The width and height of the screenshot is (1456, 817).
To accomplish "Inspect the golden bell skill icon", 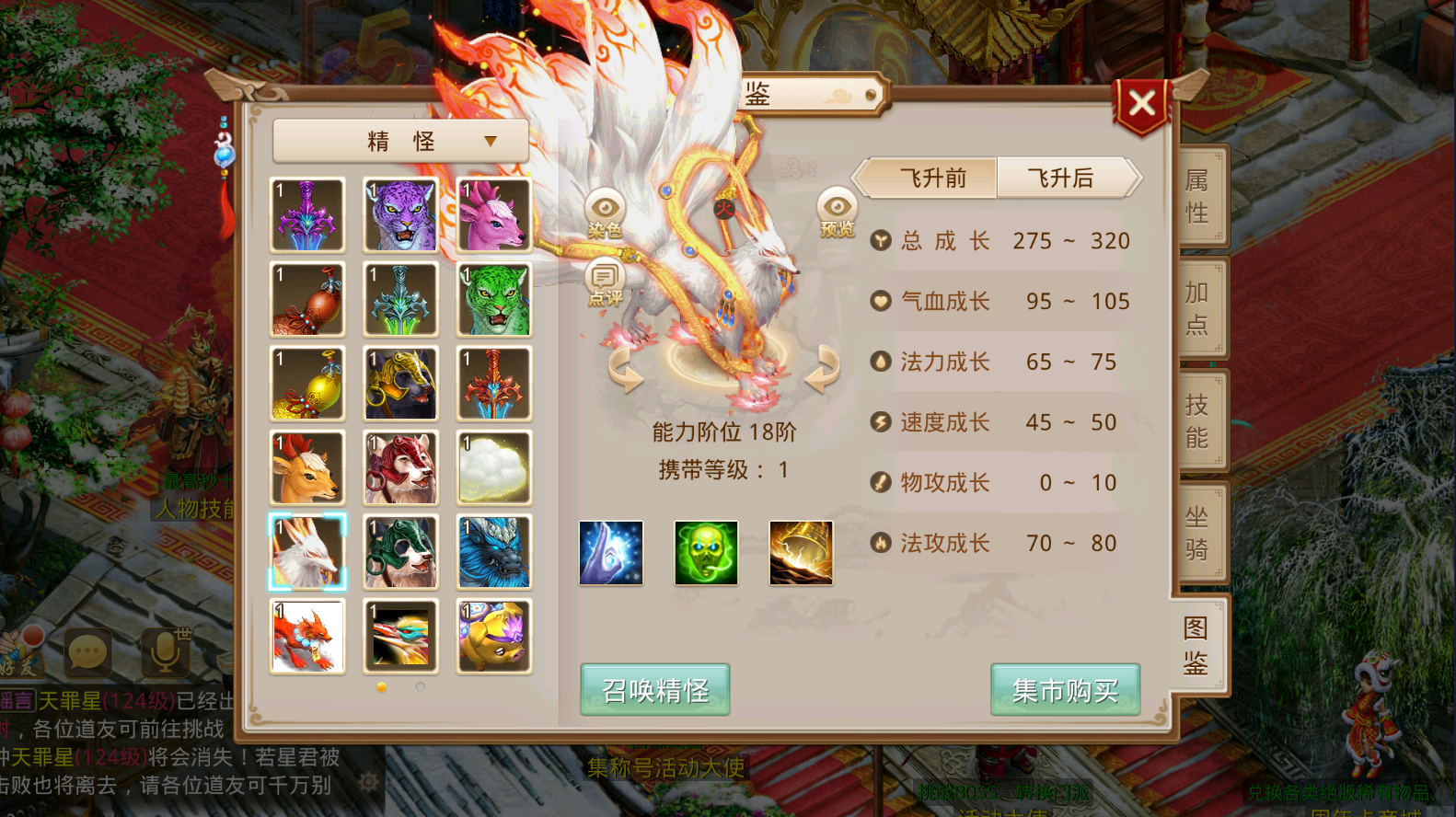I will click(x=801, y=553).
